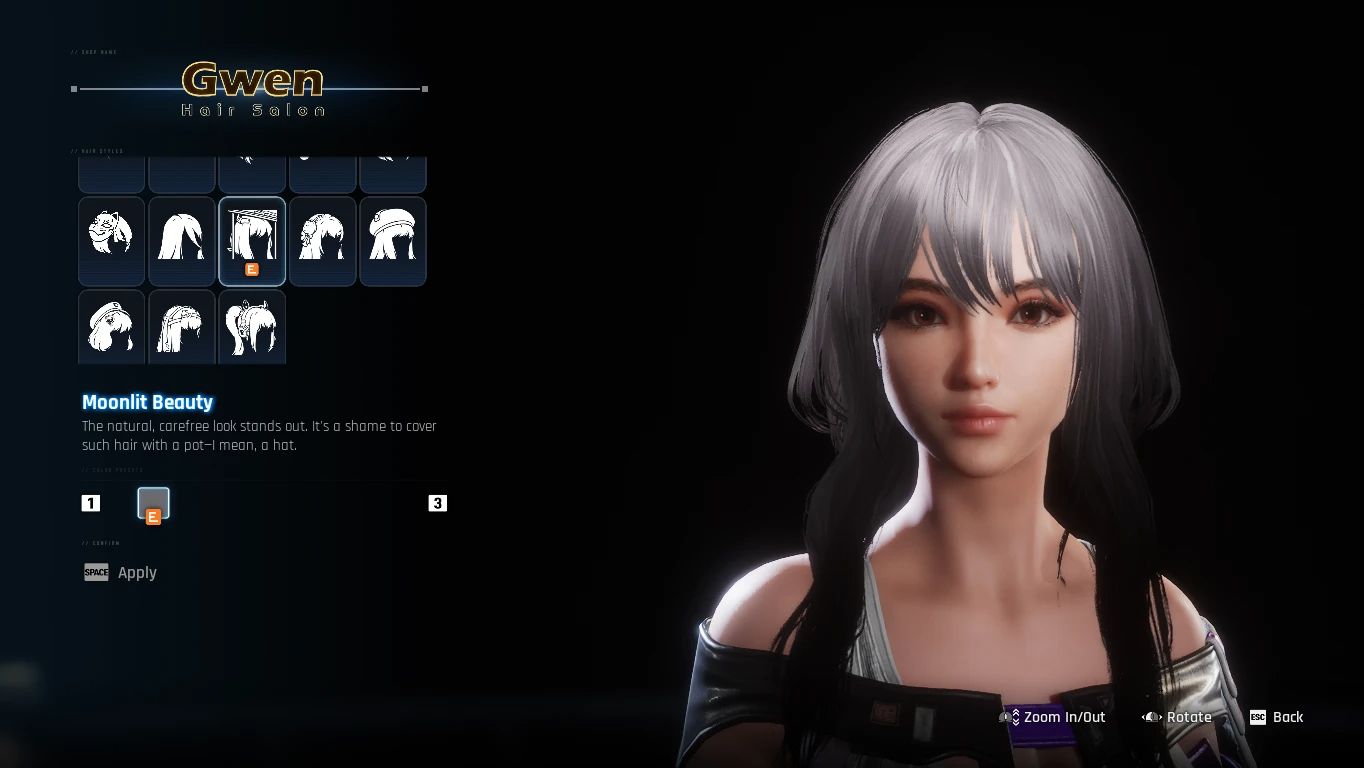Select the side-tied hairstyle right of Moonlit Beauty
Viewport: 1364px width, 768px height.
tap(321, 240)
